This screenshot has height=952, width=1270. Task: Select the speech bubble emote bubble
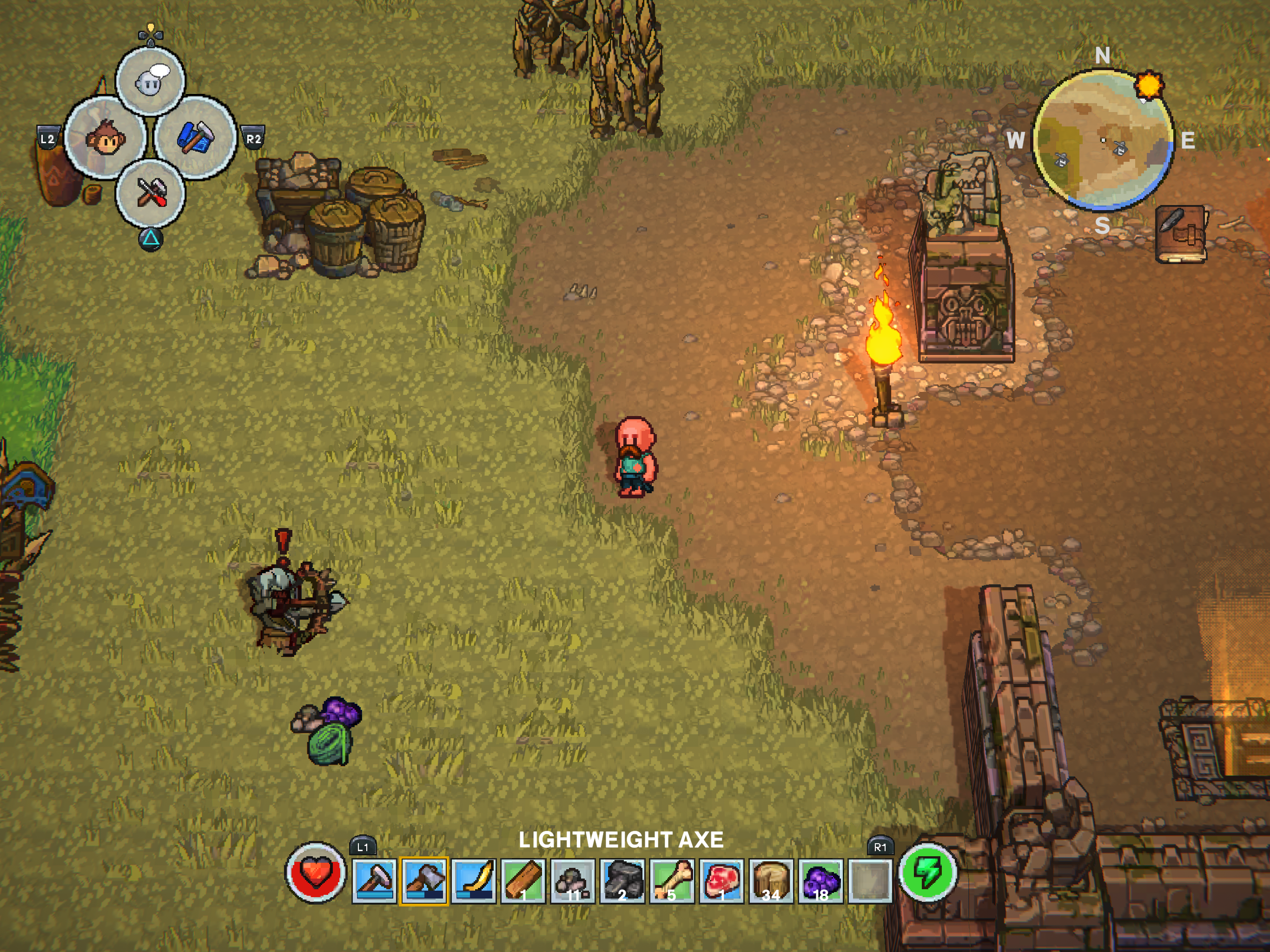(151, 81)
